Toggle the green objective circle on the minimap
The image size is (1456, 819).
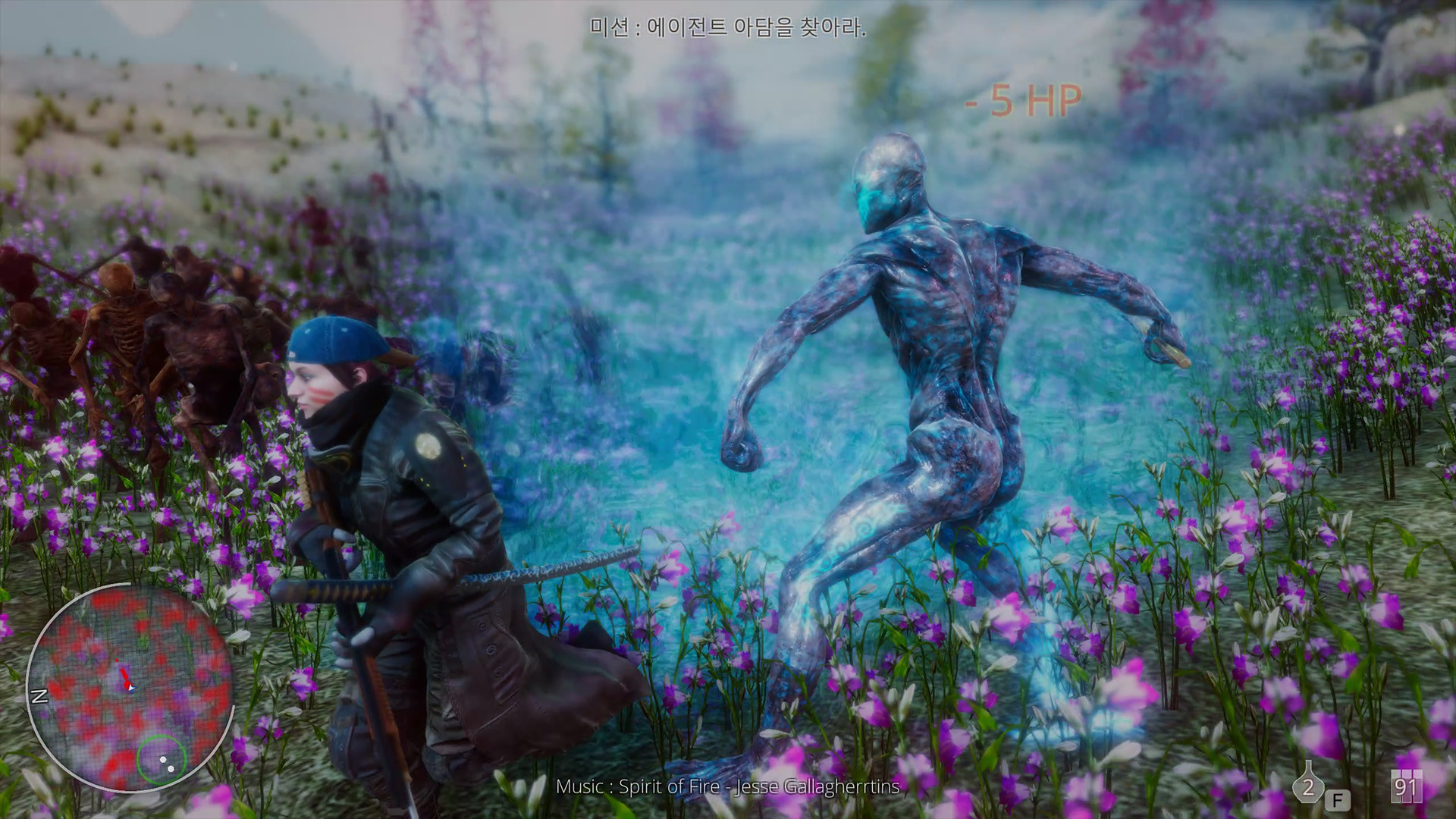tap(162, 761)
